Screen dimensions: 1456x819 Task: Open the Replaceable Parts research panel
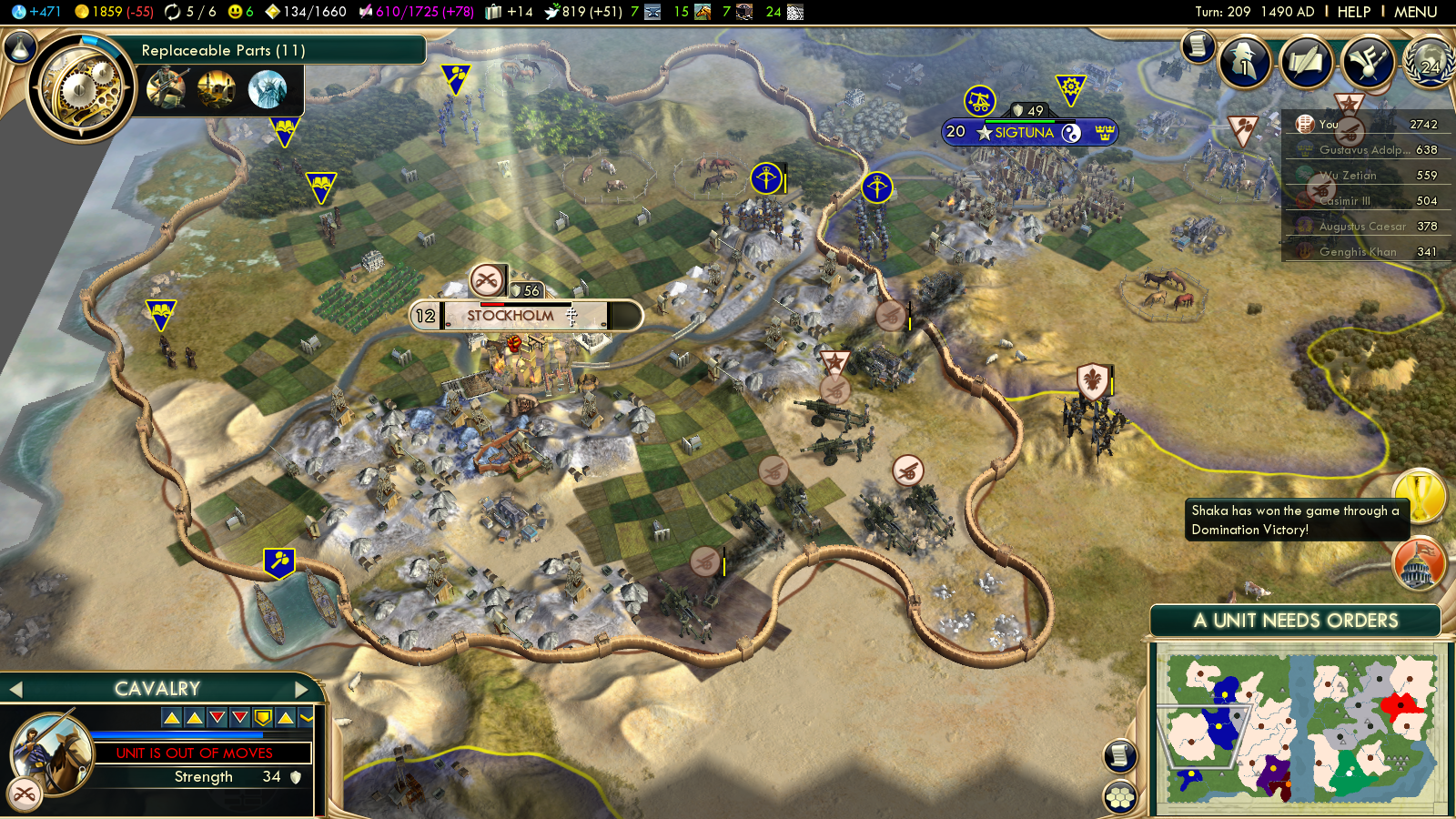222,51
